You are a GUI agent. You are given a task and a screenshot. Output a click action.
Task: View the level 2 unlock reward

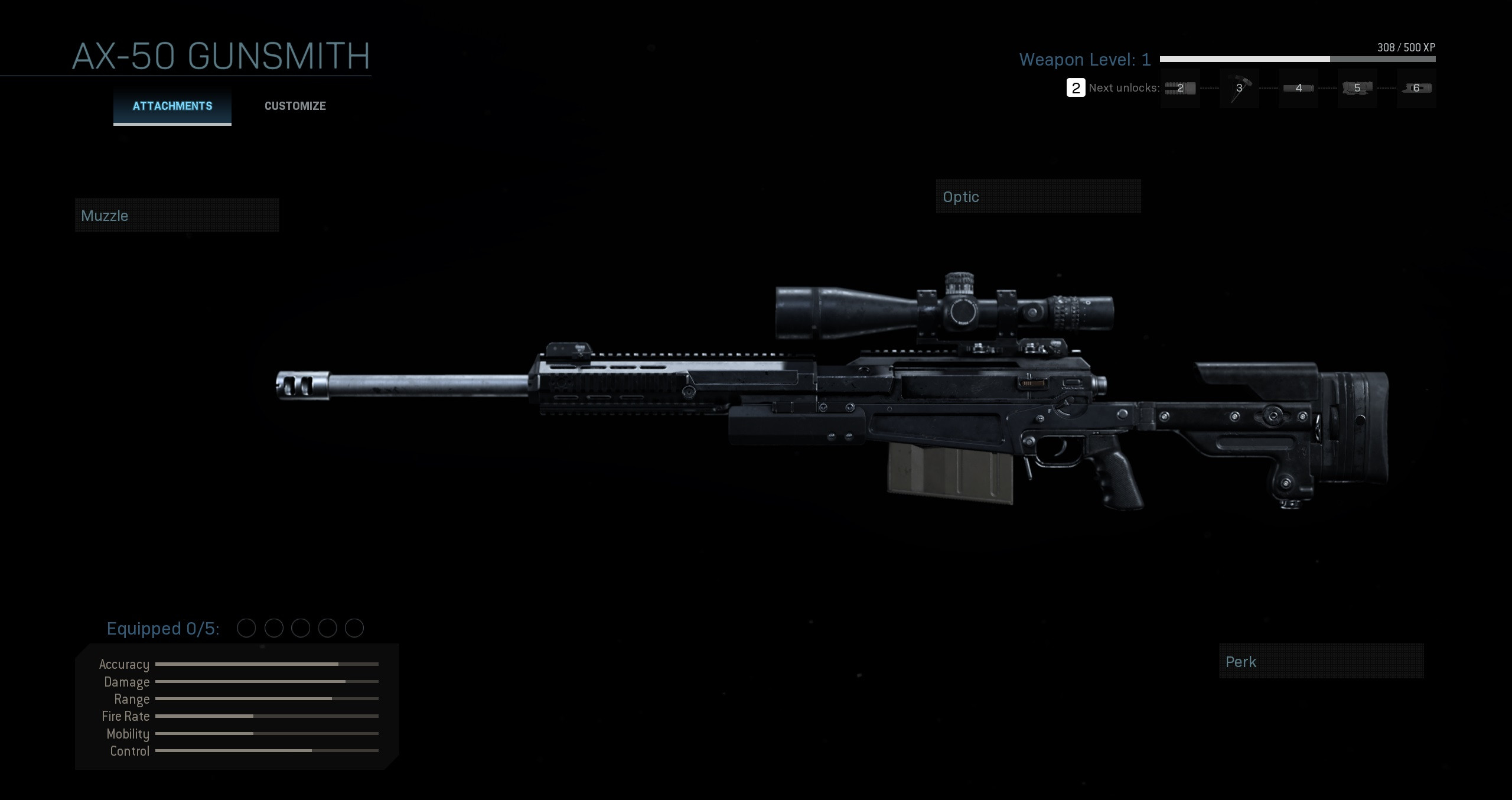pos(1180,88)
